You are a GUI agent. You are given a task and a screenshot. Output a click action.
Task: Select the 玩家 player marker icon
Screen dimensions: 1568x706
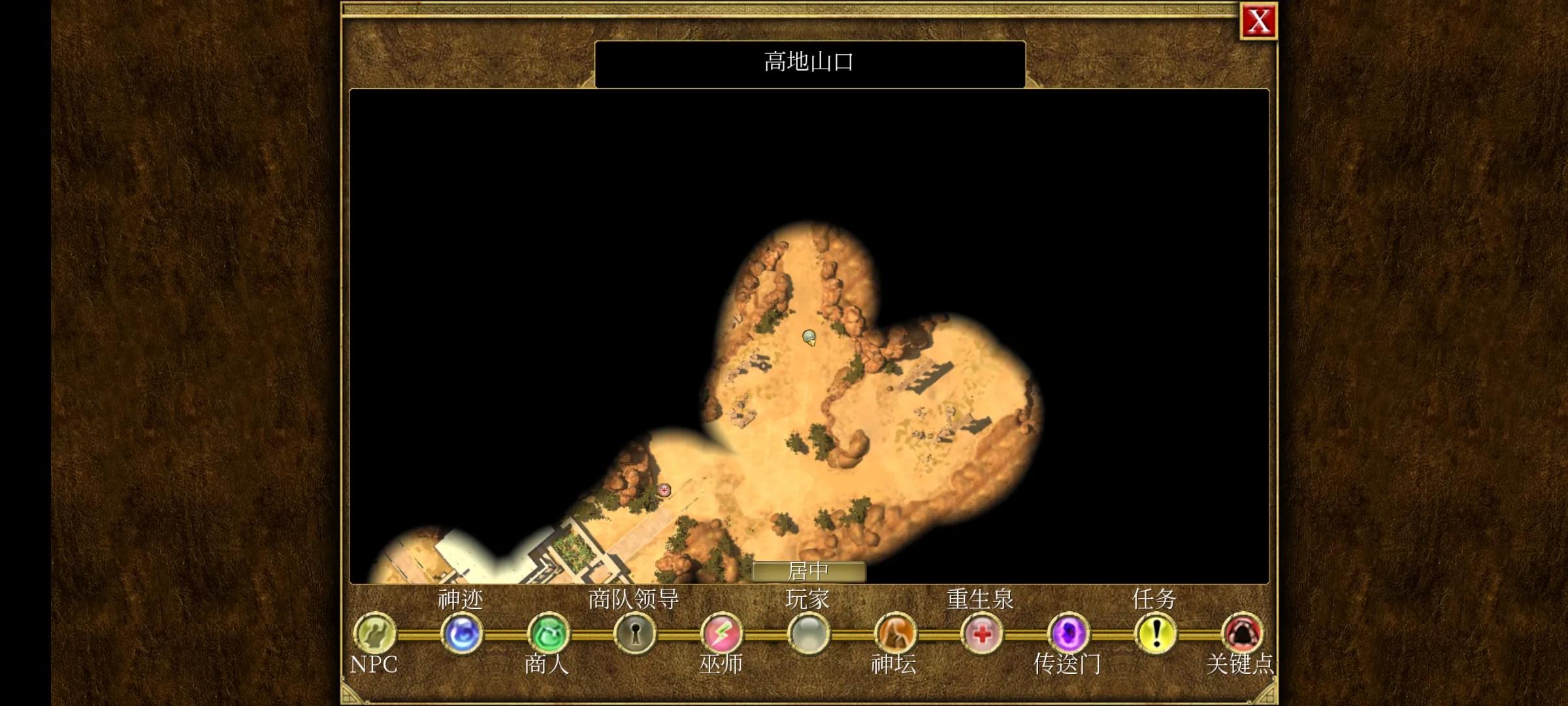click(808, 633)
